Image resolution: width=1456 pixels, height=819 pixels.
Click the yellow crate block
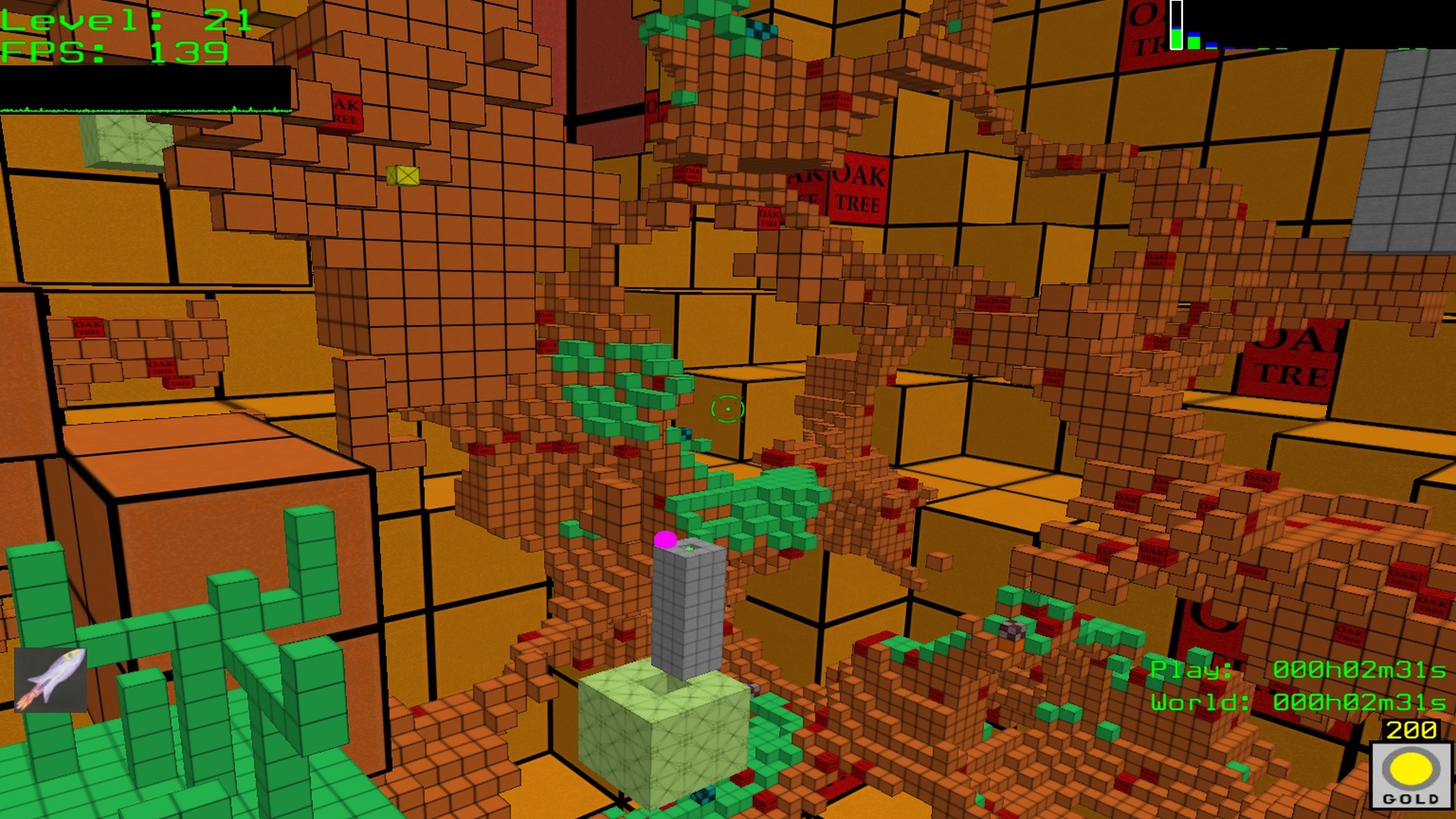pos(403,175)
